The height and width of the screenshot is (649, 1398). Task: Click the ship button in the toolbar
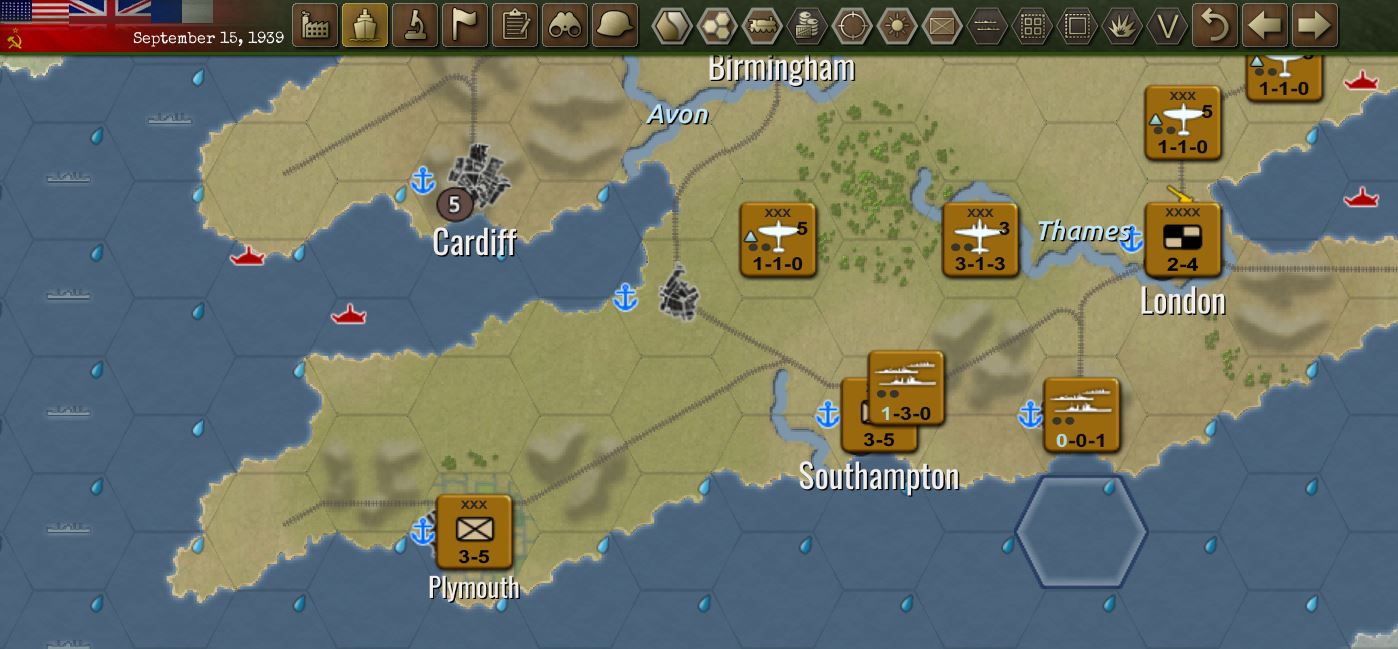[x=365, y=25]
